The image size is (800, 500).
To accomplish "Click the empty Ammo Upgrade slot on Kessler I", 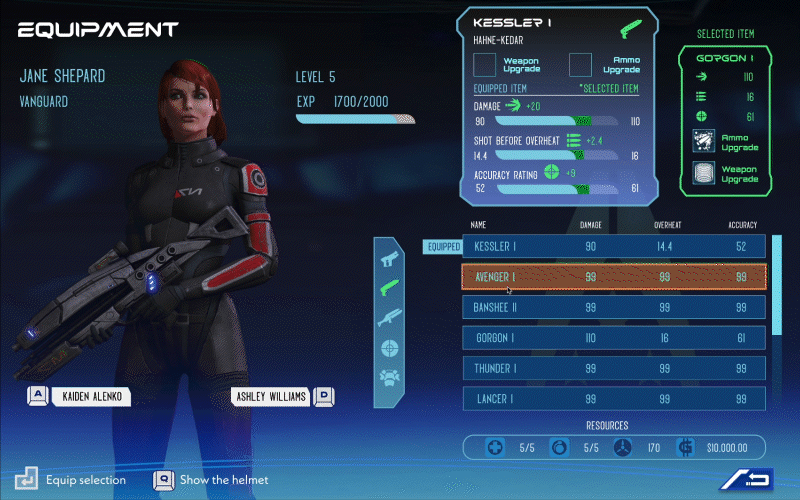I will click(581, 66).
